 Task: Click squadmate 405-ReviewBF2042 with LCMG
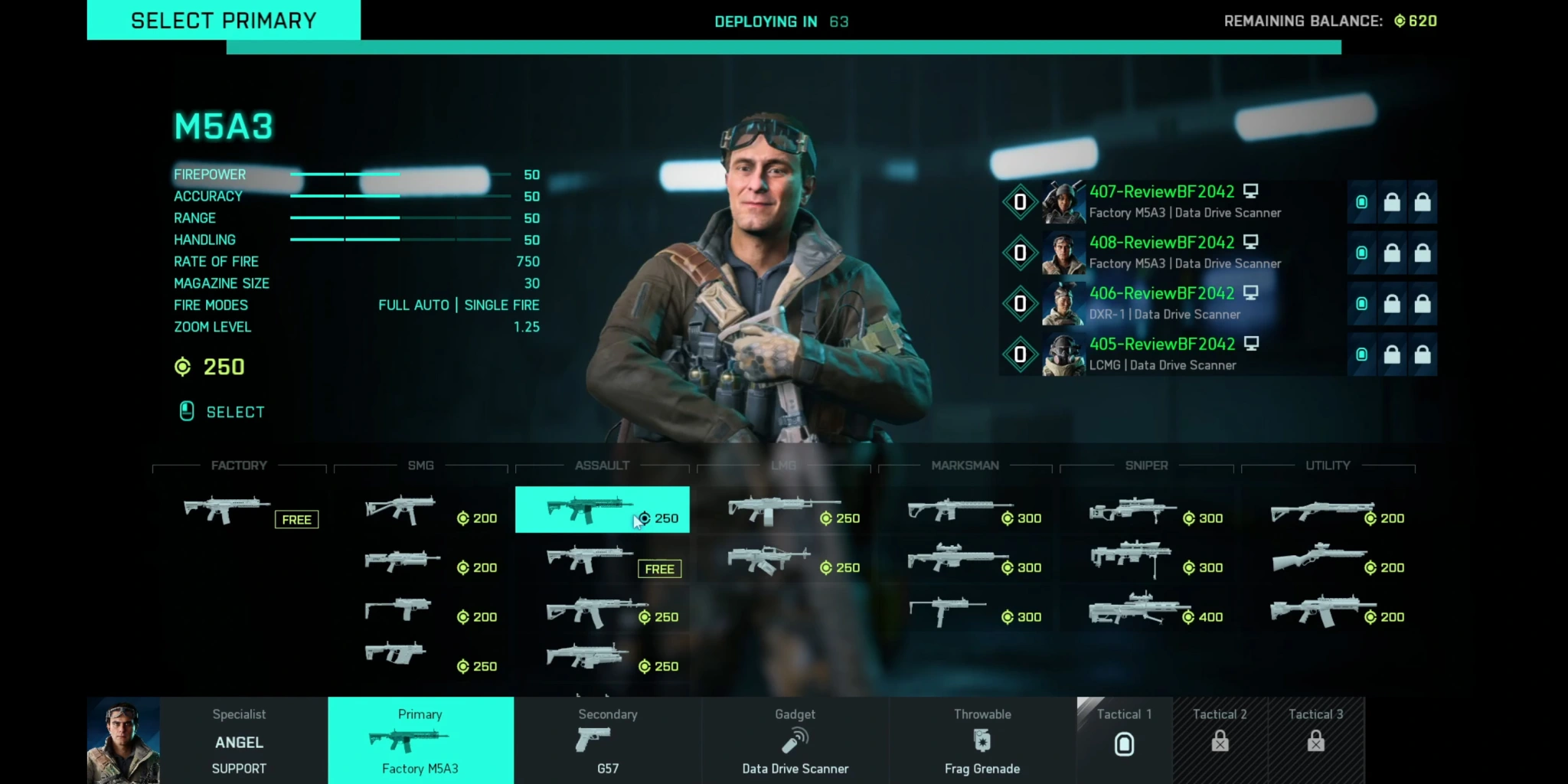tap(1184, 354)
